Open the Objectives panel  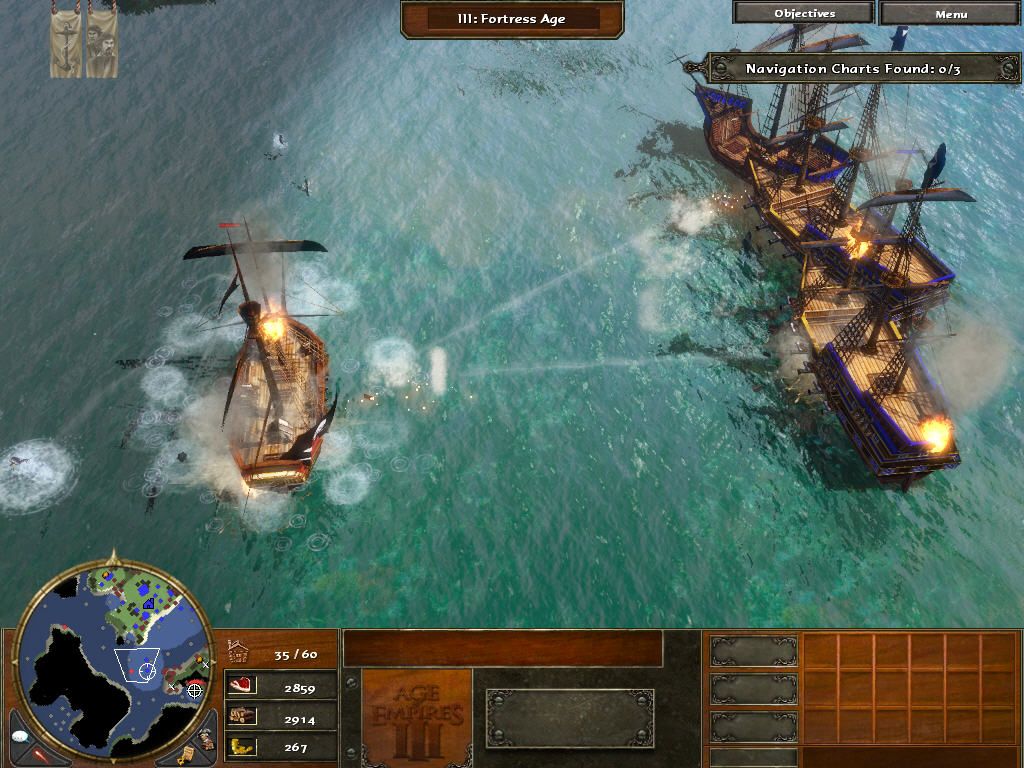(804, 14)
